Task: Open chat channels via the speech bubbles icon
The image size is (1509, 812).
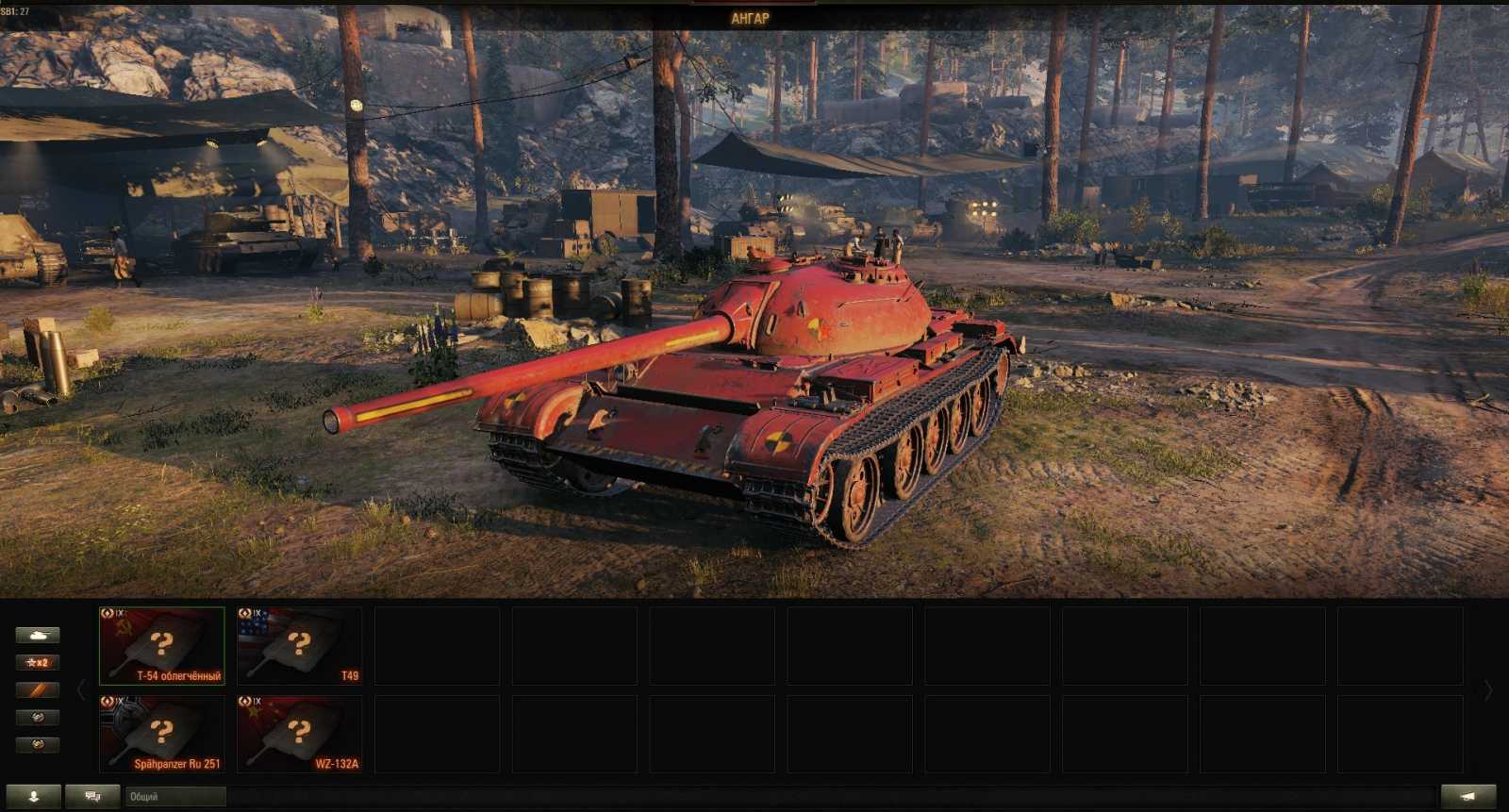Action: [x=94, y=795]
